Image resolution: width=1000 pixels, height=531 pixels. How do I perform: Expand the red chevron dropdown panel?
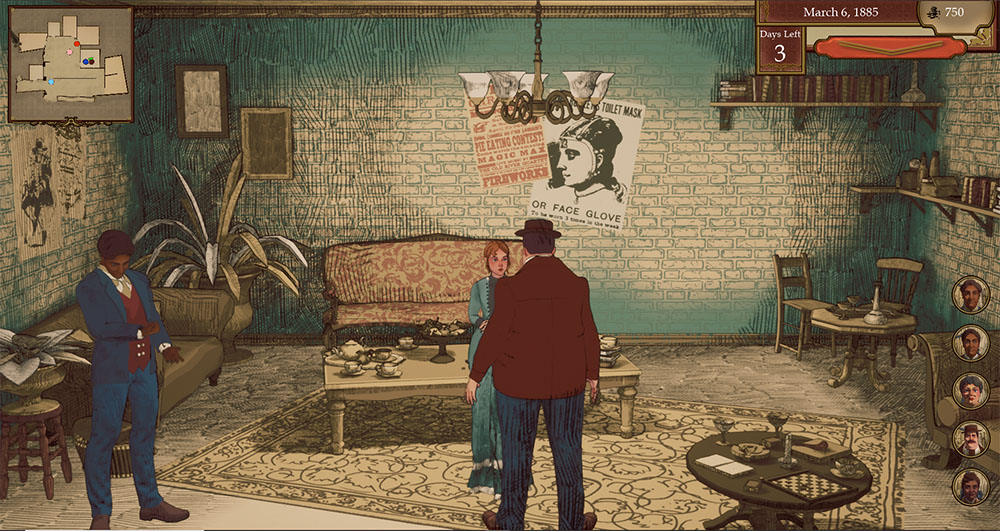click(x=876, y=47)
